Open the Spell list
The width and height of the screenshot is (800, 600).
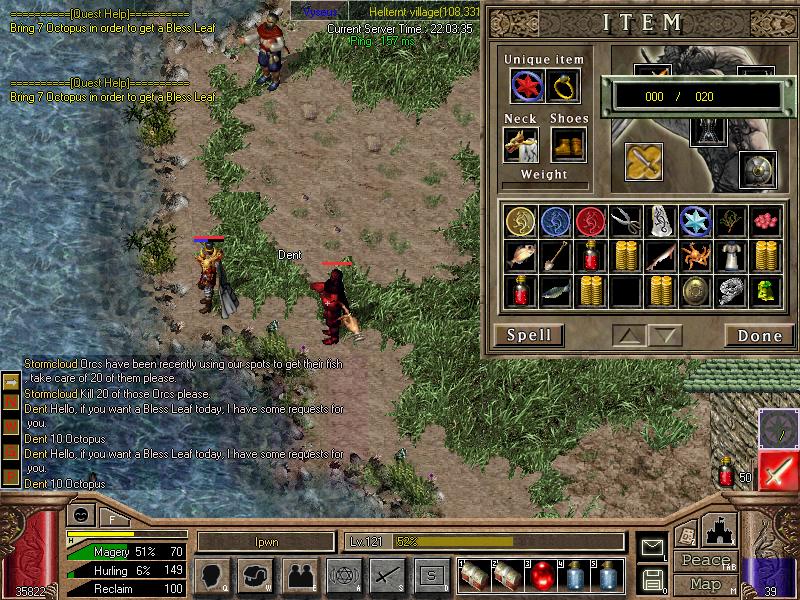click(529, 335)
